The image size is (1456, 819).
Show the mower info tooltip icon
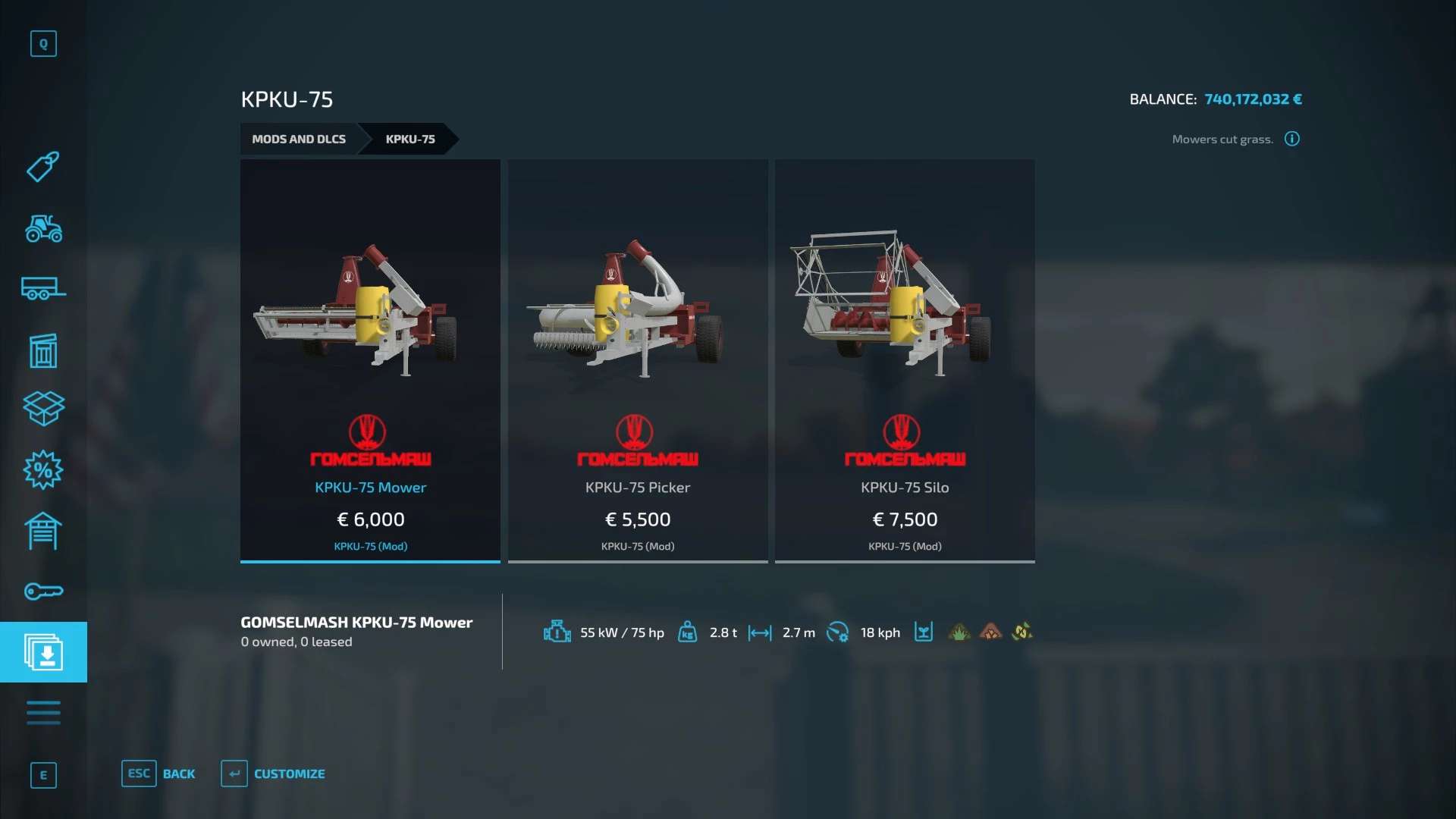1292,139
